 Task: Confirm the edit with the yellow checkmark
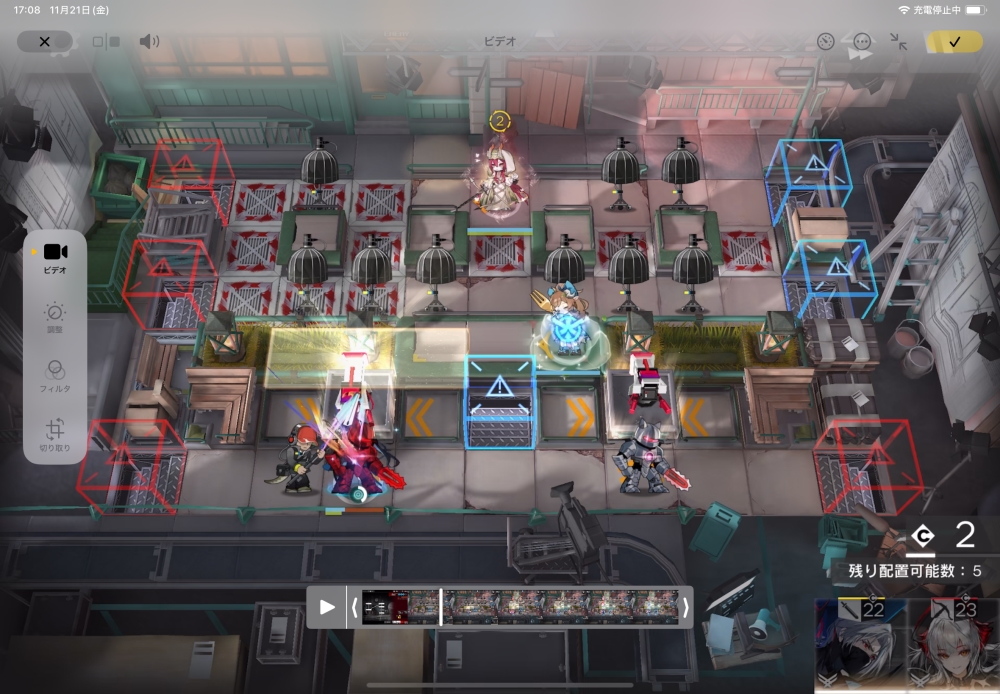954,42
